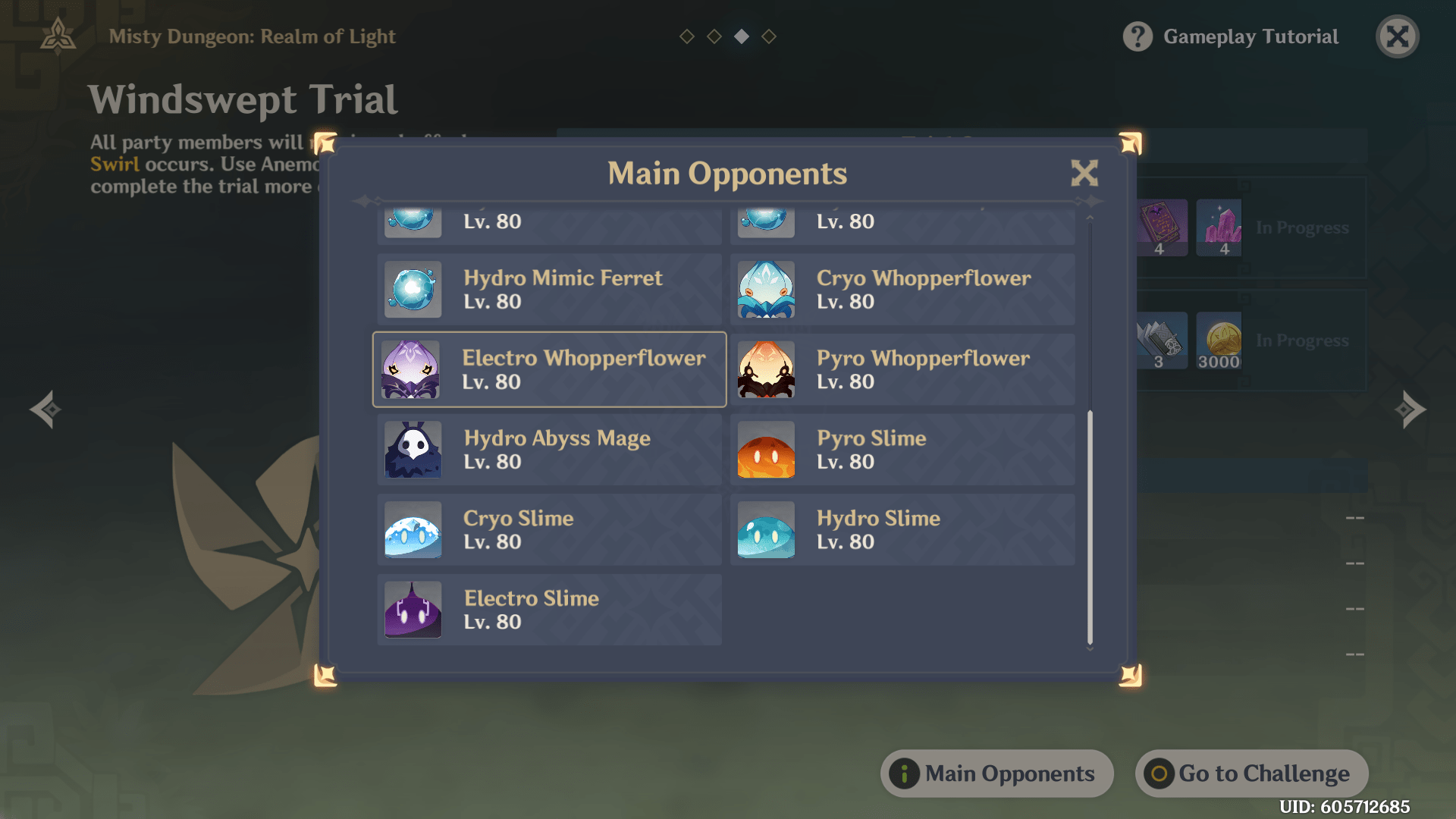Click the left navigation arrow
This screenshot has width=1456, height=819.
[47, 409]
